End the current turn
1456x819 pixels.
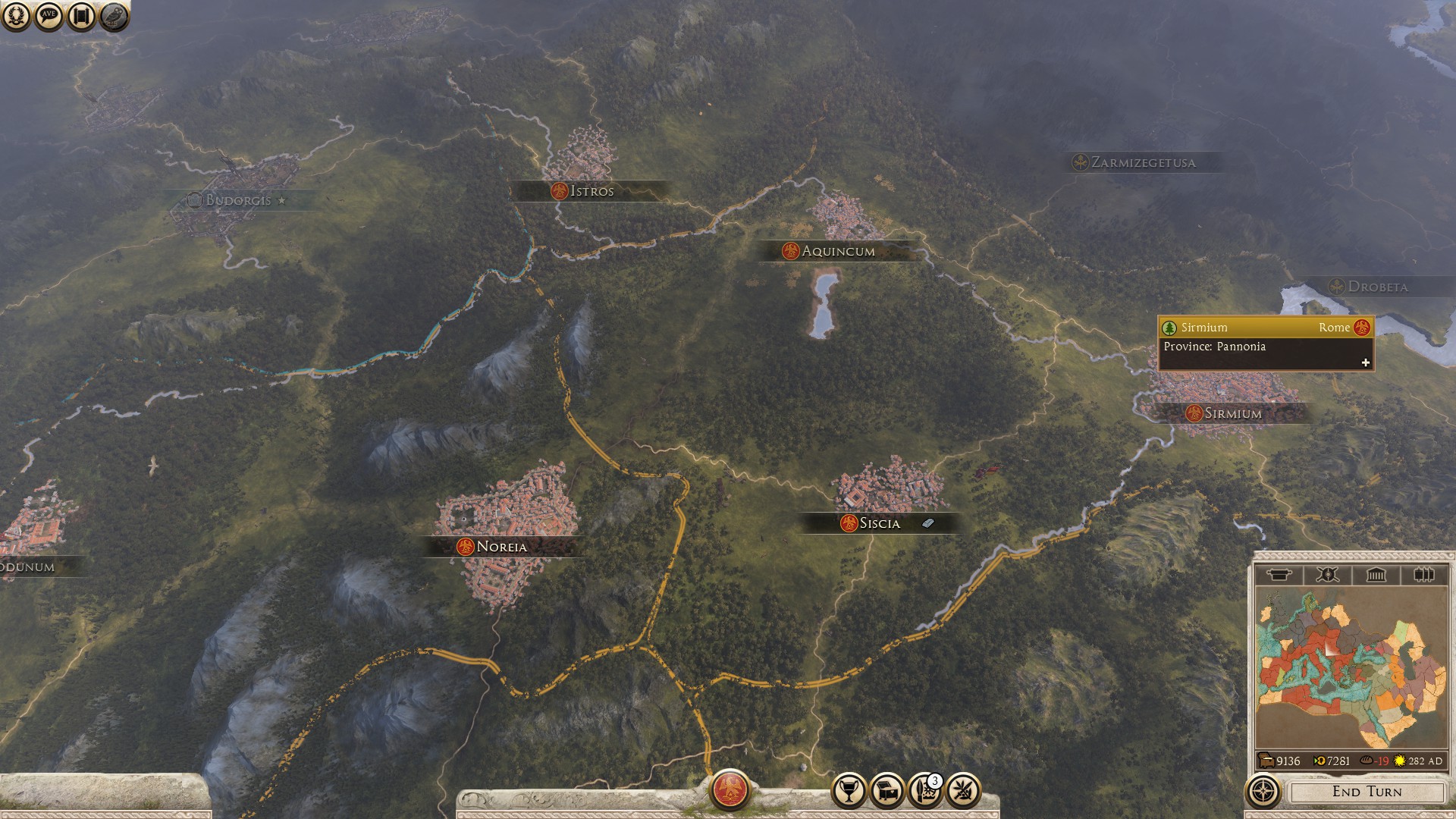point(1367,792)
